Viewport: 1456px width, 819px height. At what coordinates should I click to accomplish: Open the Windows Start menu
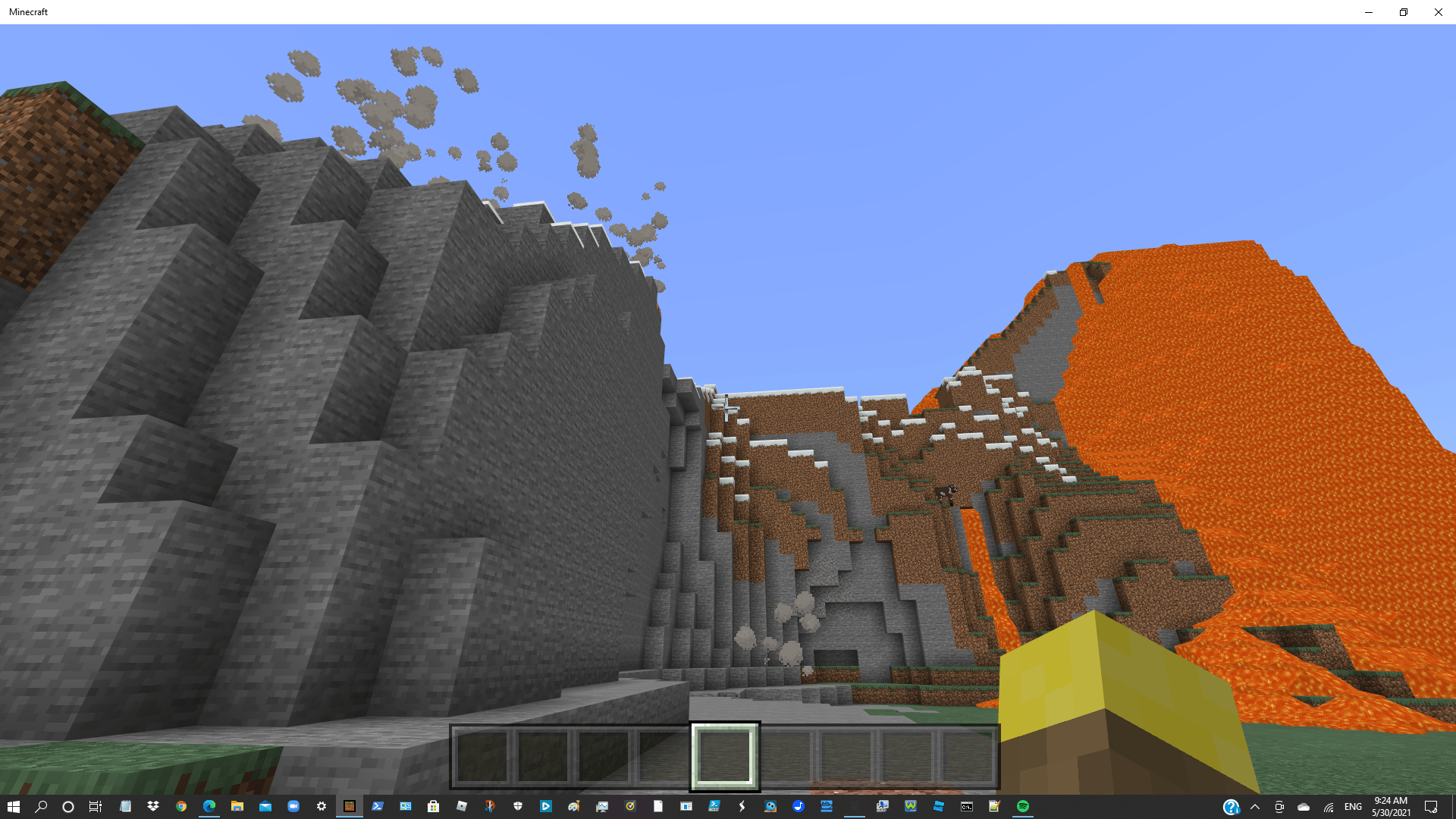coord(14,806)
